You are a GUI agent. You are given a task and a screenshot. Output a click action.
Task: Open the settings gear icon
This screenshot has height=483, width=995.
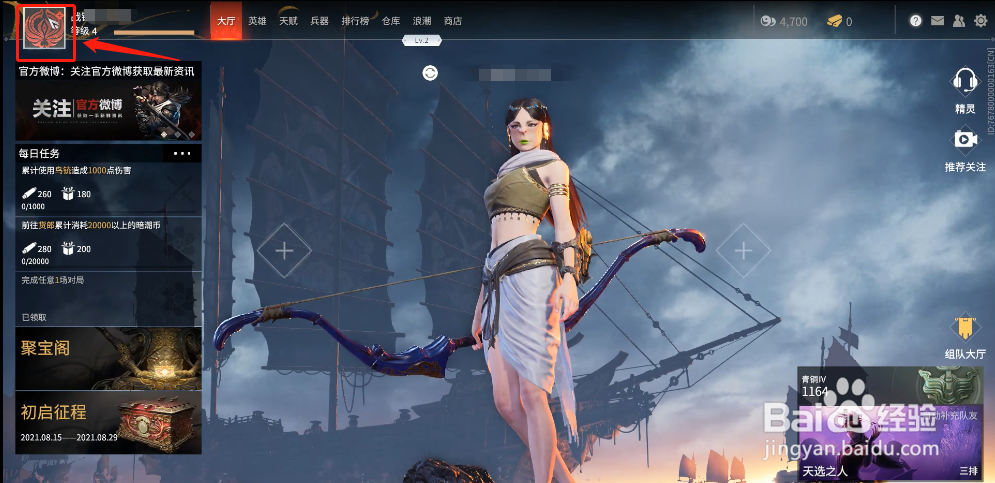(980, 21)
